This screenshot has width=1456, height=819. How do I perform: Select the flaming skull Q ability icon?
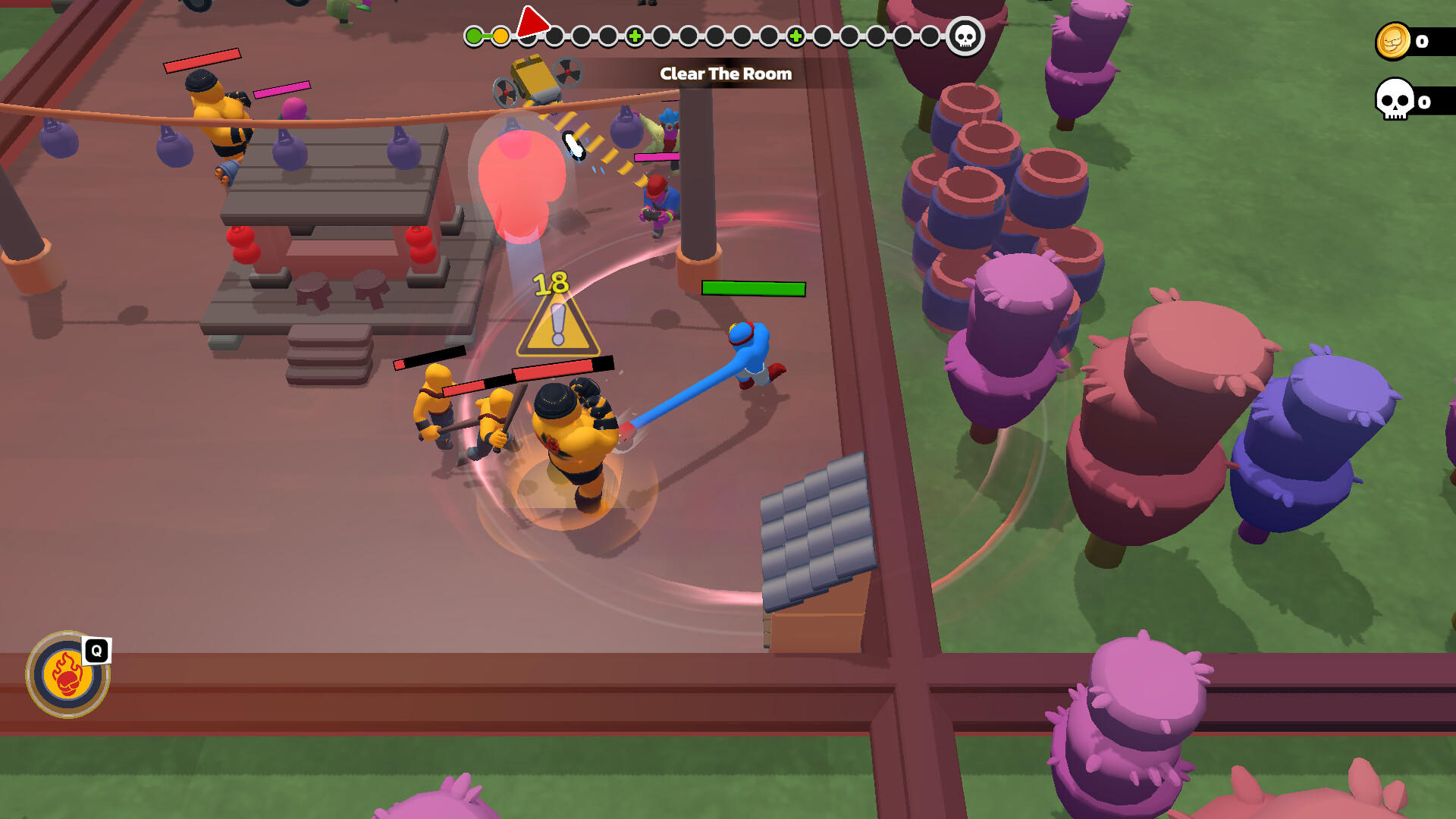click(x=67, y=675)
